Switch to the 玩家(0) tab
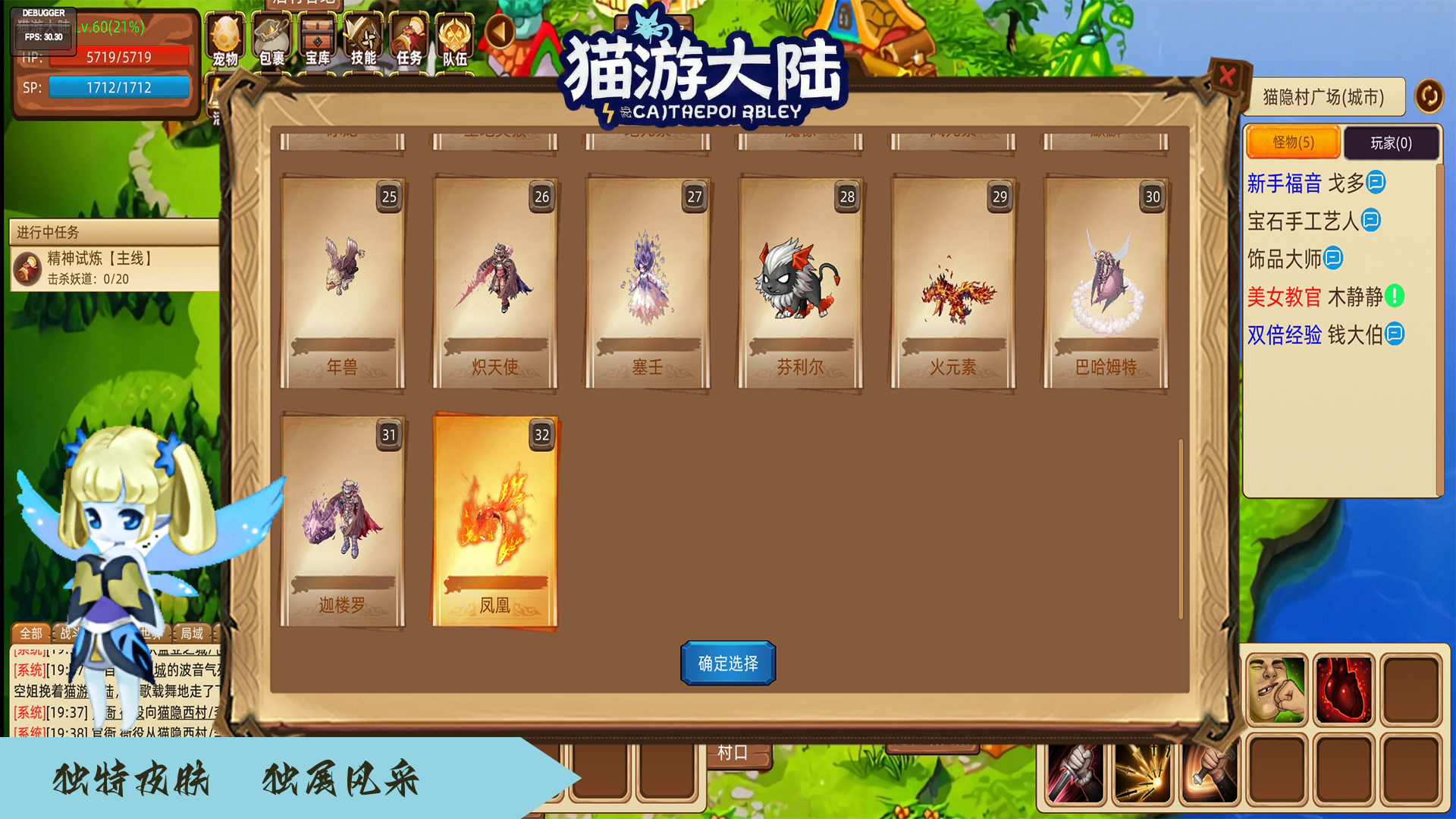 pos(1392,143)
